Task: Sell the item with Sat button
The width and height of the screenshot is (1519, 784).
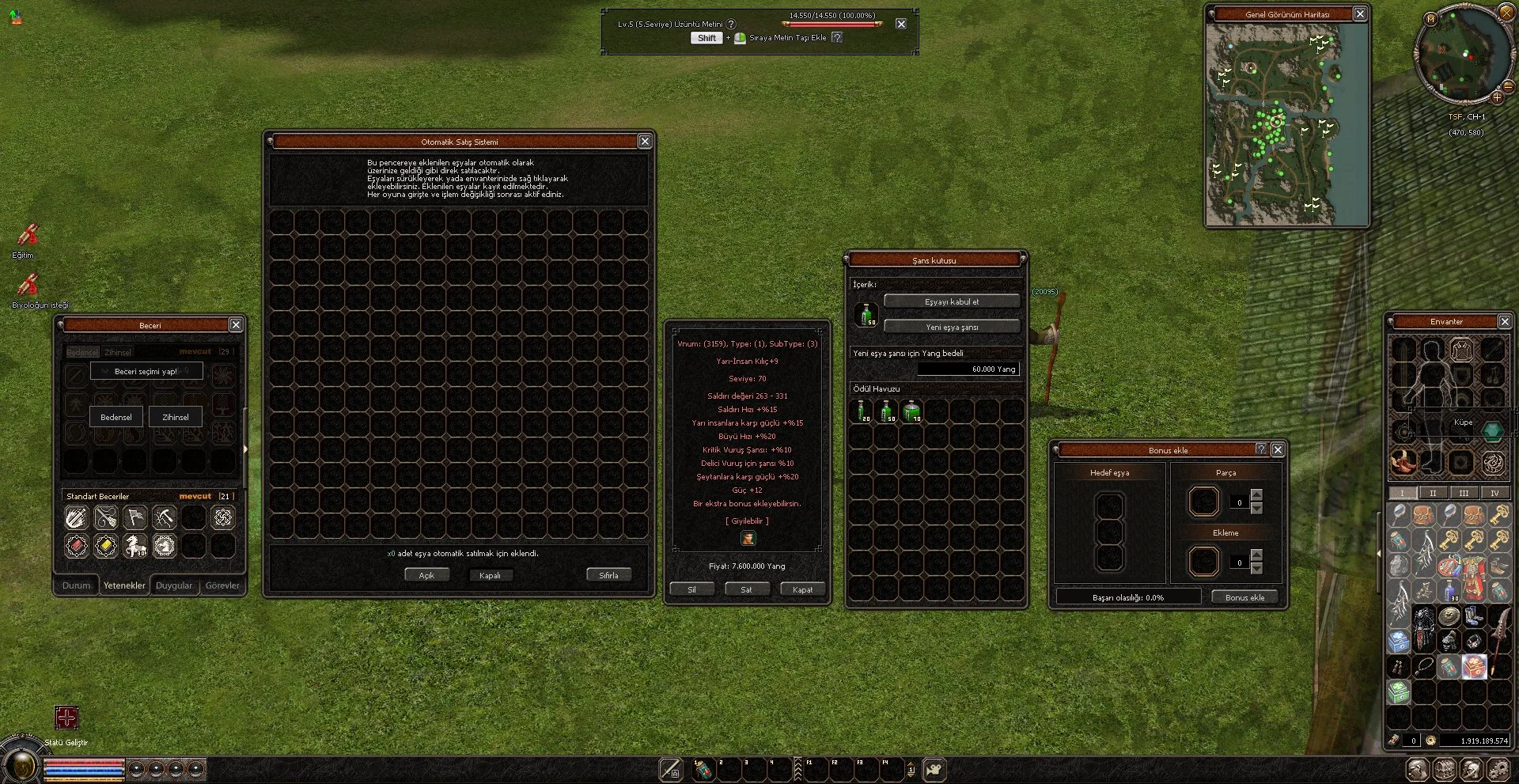Action: [x=746, y=589]
